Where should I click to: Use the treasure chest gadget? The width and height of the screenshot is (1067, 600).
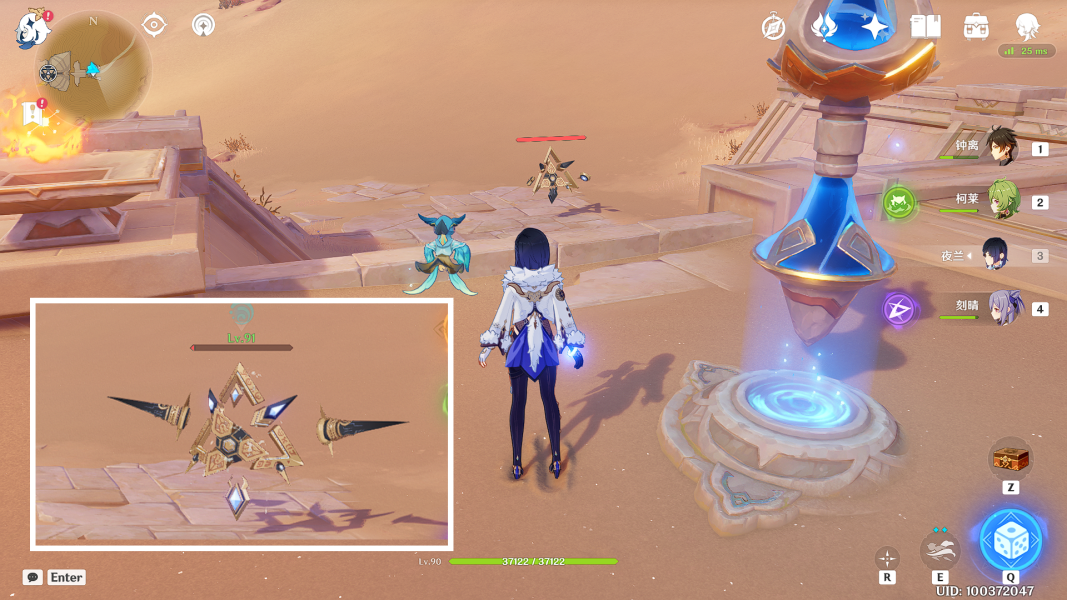(x=1010, y=459)
